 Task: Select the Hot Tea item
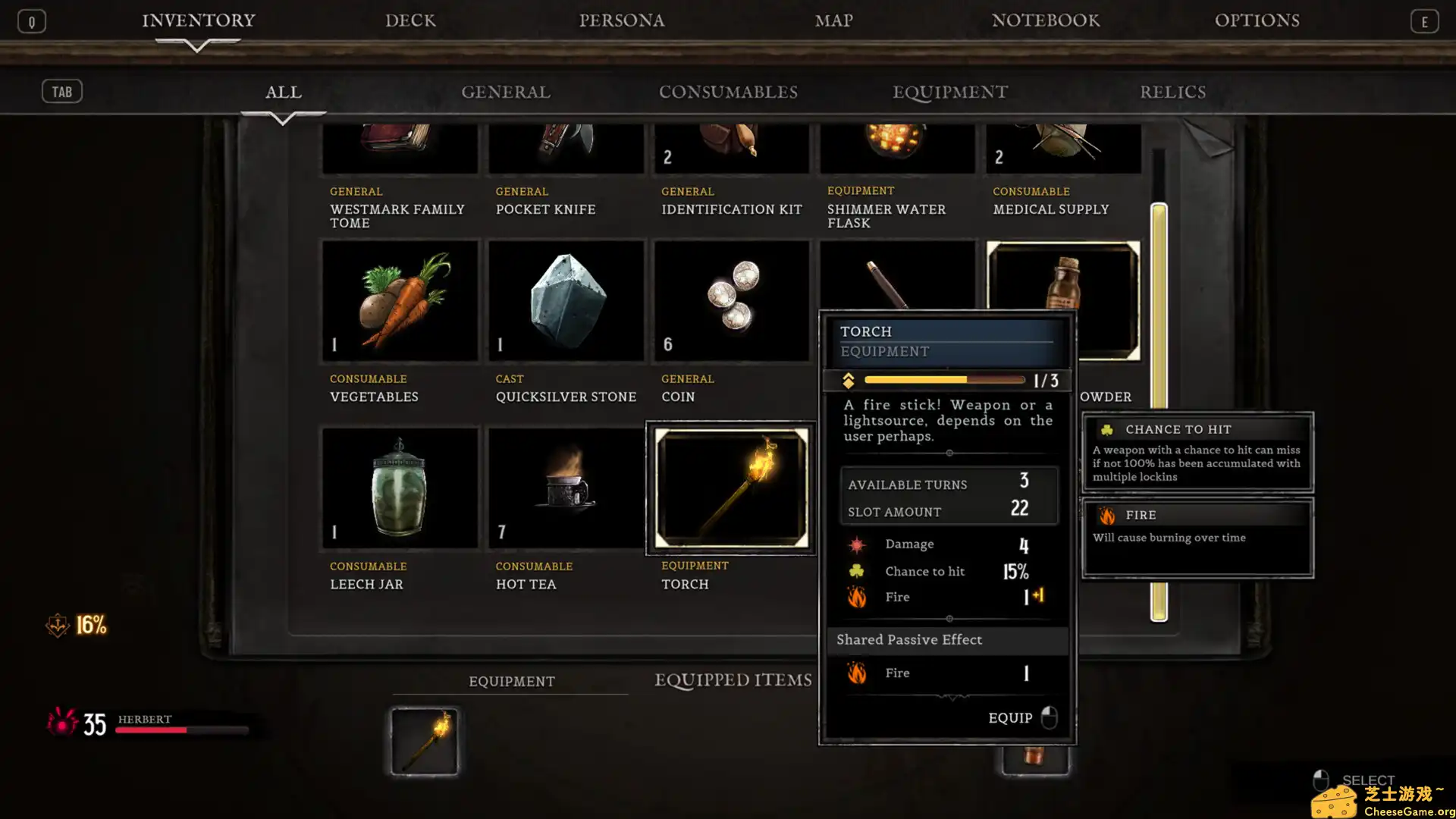pyautogui.click(x=566, y=488)
